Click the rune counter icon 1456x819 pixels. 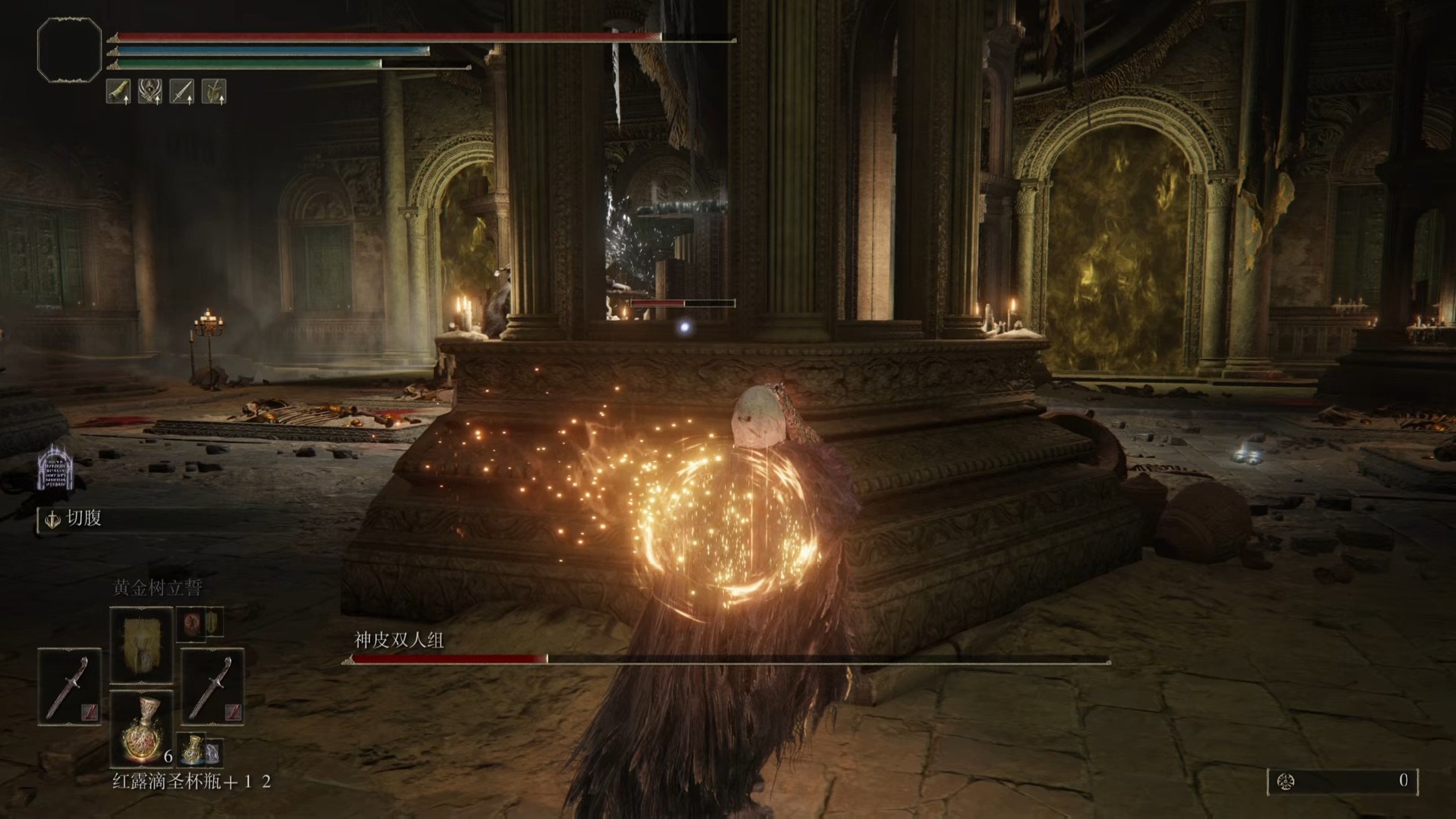[x=1286, y=781]
